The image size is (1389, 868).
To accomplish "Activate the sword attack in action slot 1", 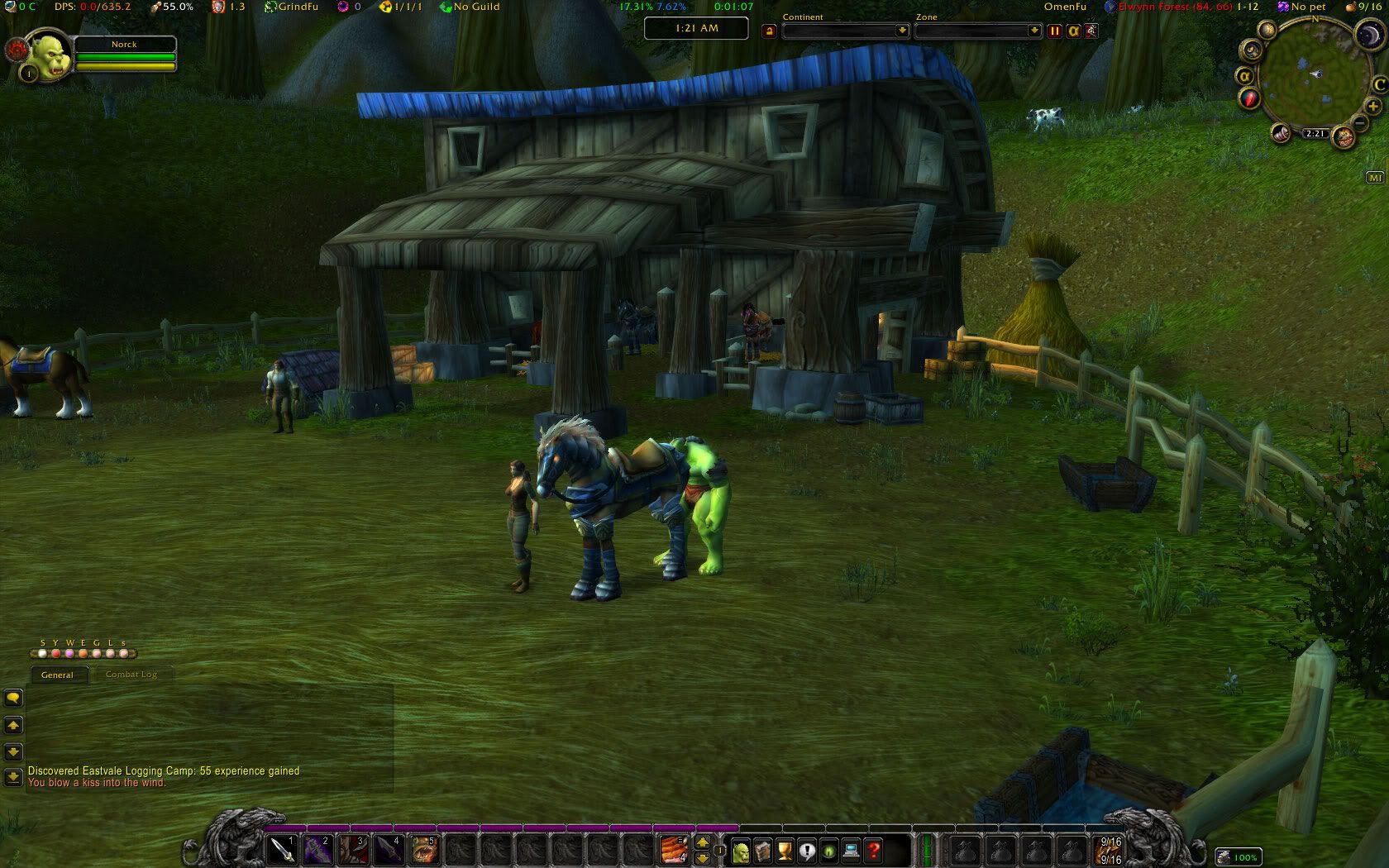I will click(x=283, y=850).
